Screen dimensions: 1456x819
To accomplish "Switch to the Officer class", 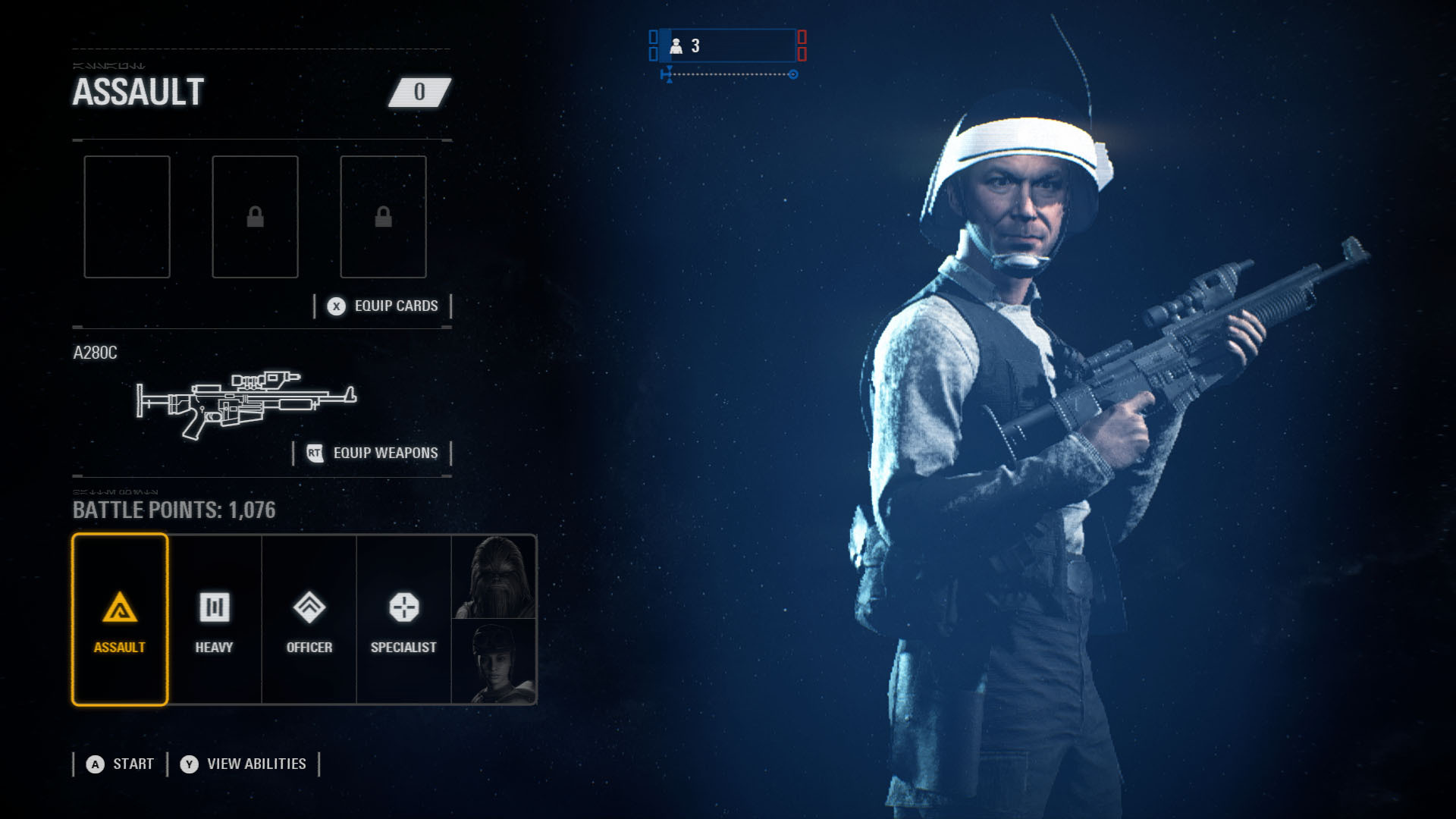I will [x=309, y=620].
